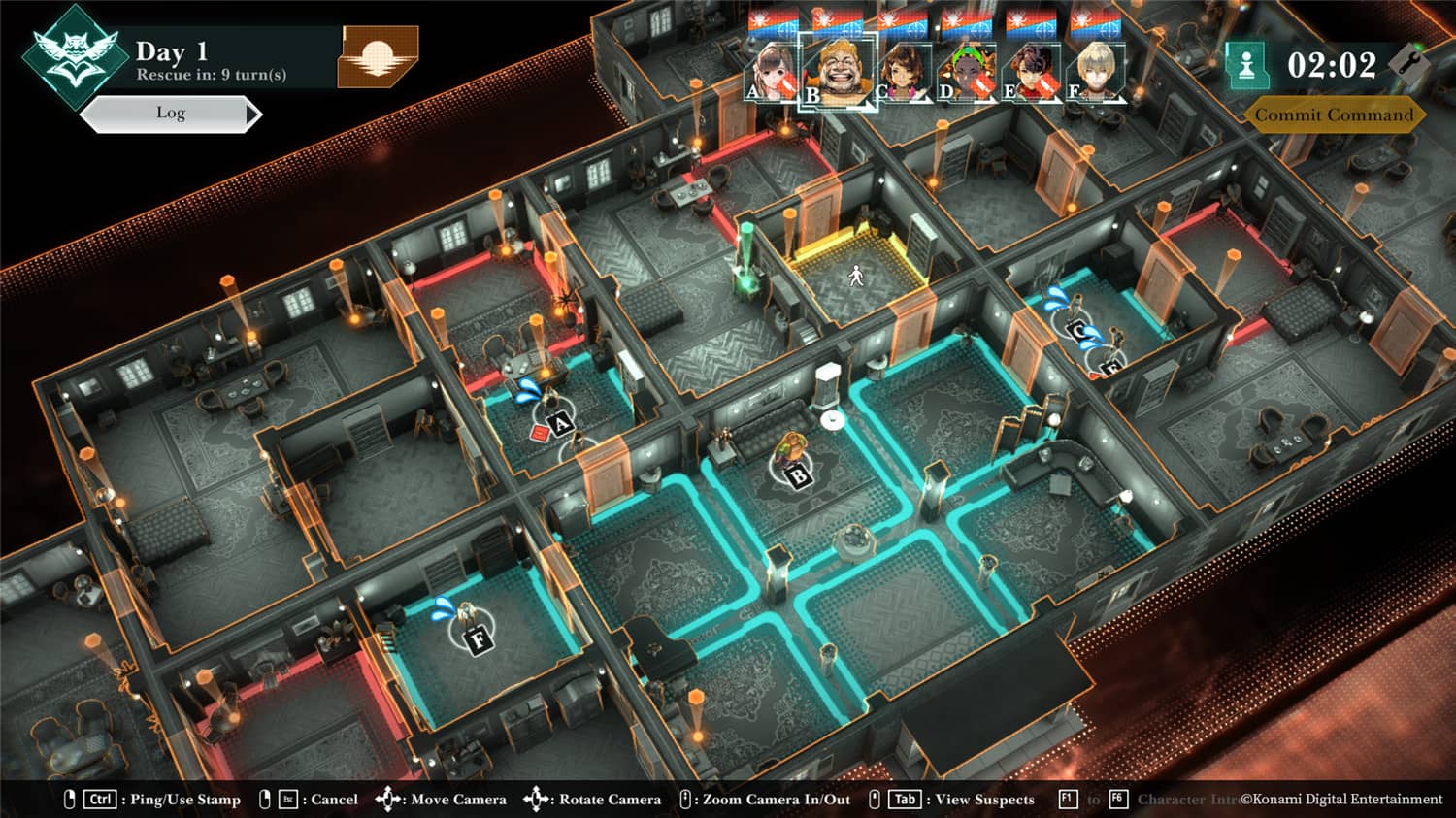Select character E's portrait

click(1030, 74)
